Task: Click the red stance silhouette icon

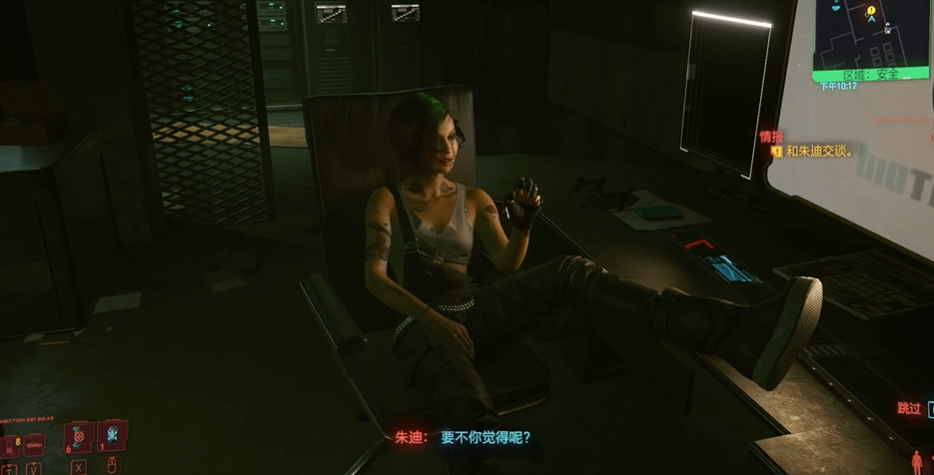Action: [x=916, y=462]
